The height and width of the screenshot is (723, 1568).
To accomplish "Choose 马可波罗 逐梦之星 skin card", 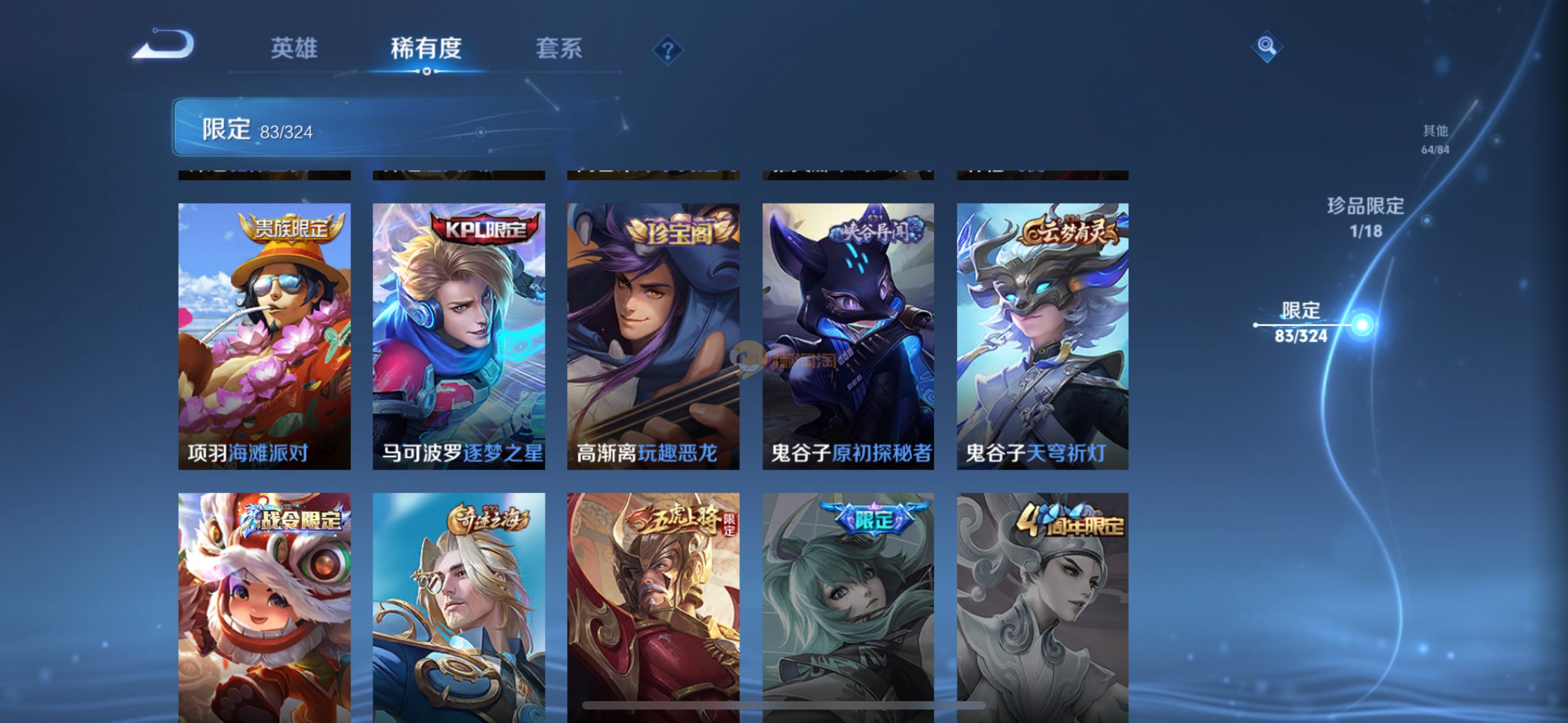I will point(458,336).
